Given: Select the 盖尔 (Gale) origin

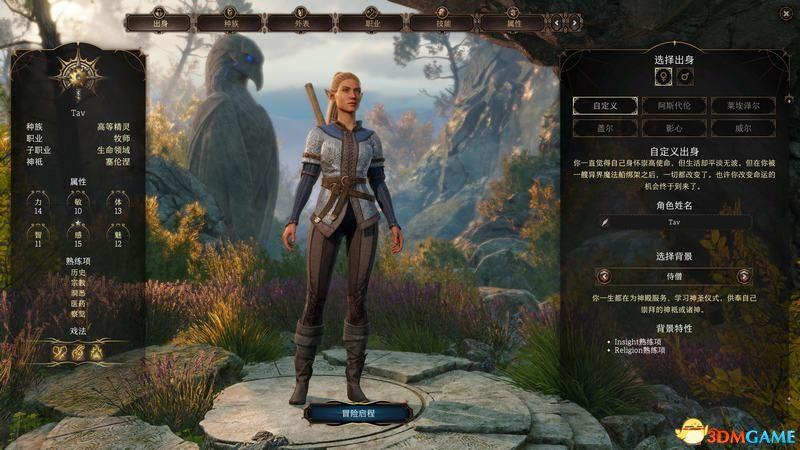Looking at the screenshot, I should pos(606,128).
